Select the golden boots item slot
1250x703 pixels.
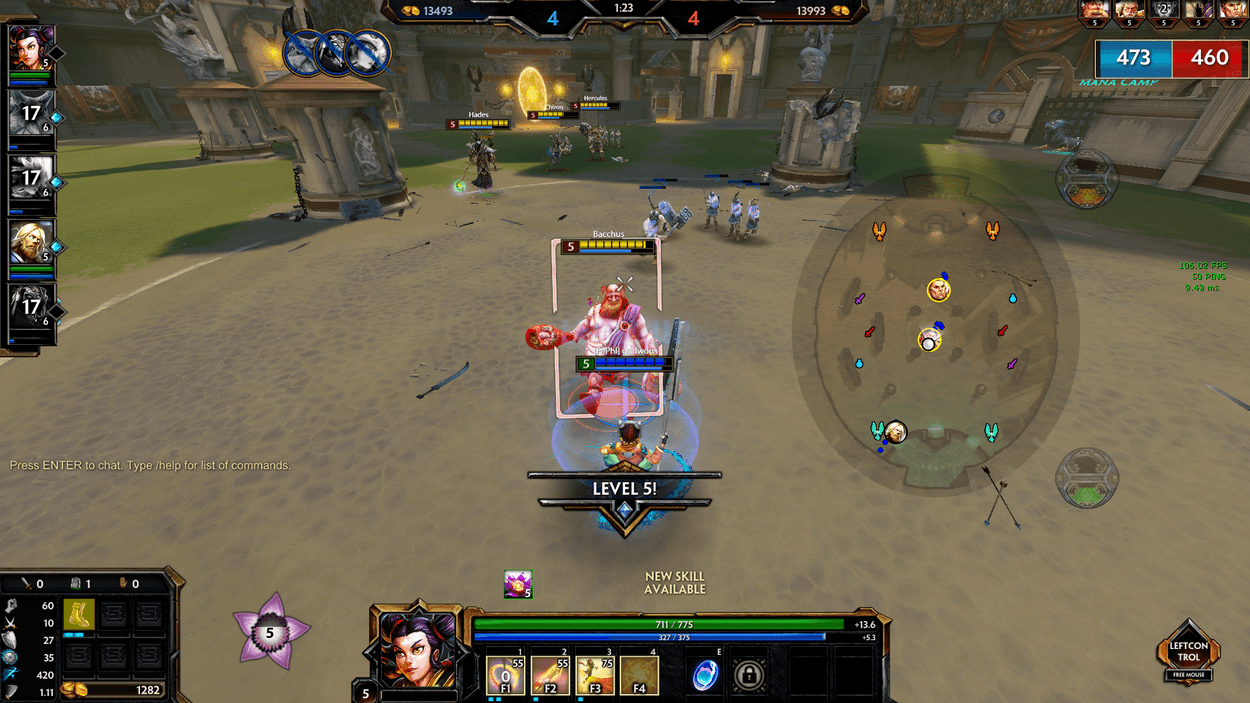[x=79, y=614]
